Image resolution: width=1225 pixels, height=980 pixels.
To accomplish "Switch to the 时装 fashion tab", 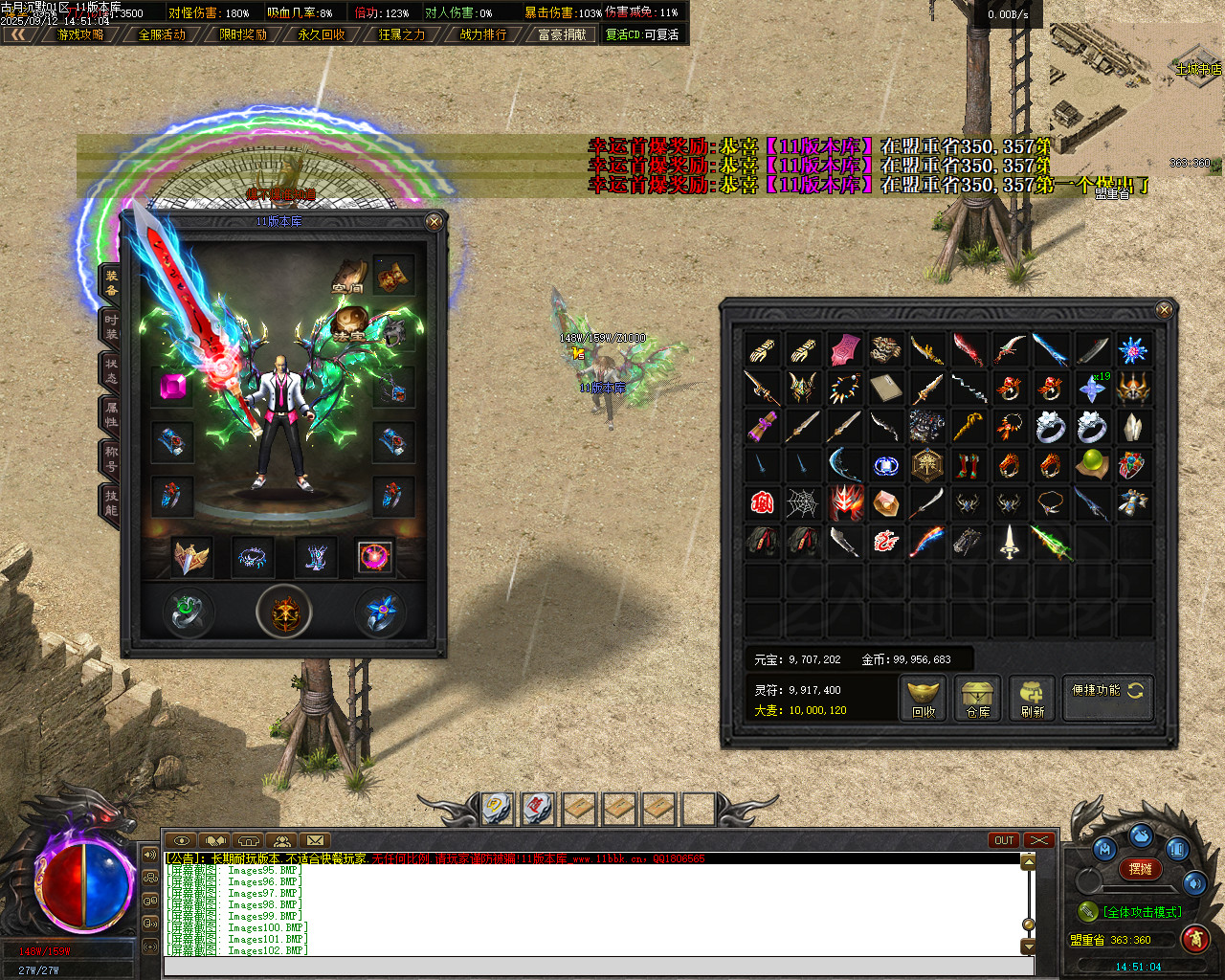I will pyautogui.click(x=111, y=327).
